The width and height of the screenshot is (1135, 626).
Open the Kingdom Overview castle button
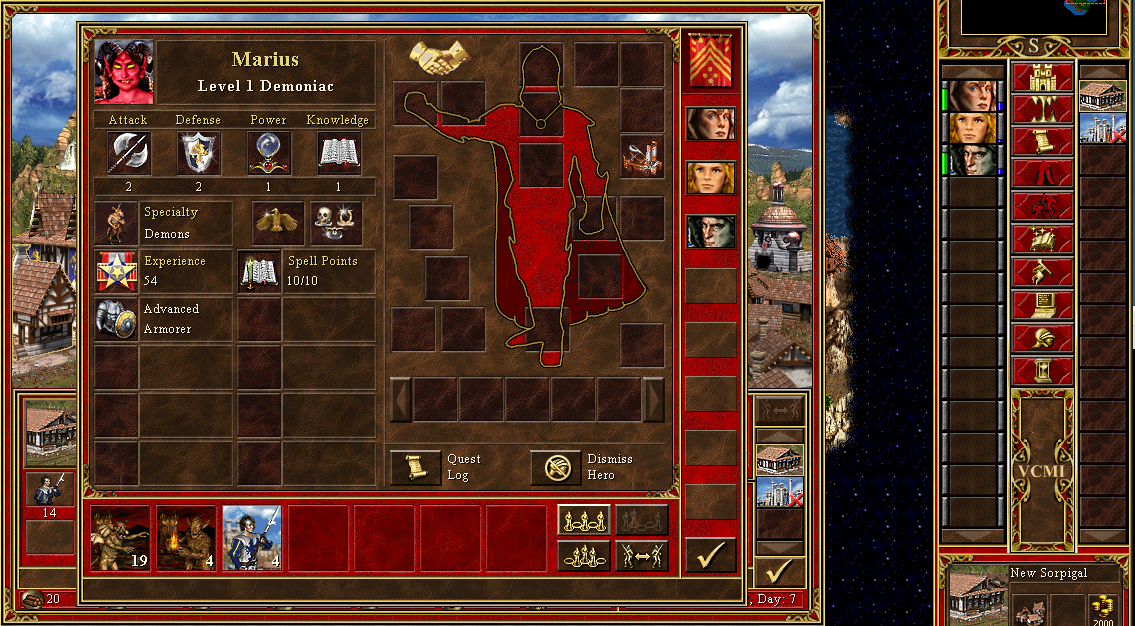[1042, 76]
